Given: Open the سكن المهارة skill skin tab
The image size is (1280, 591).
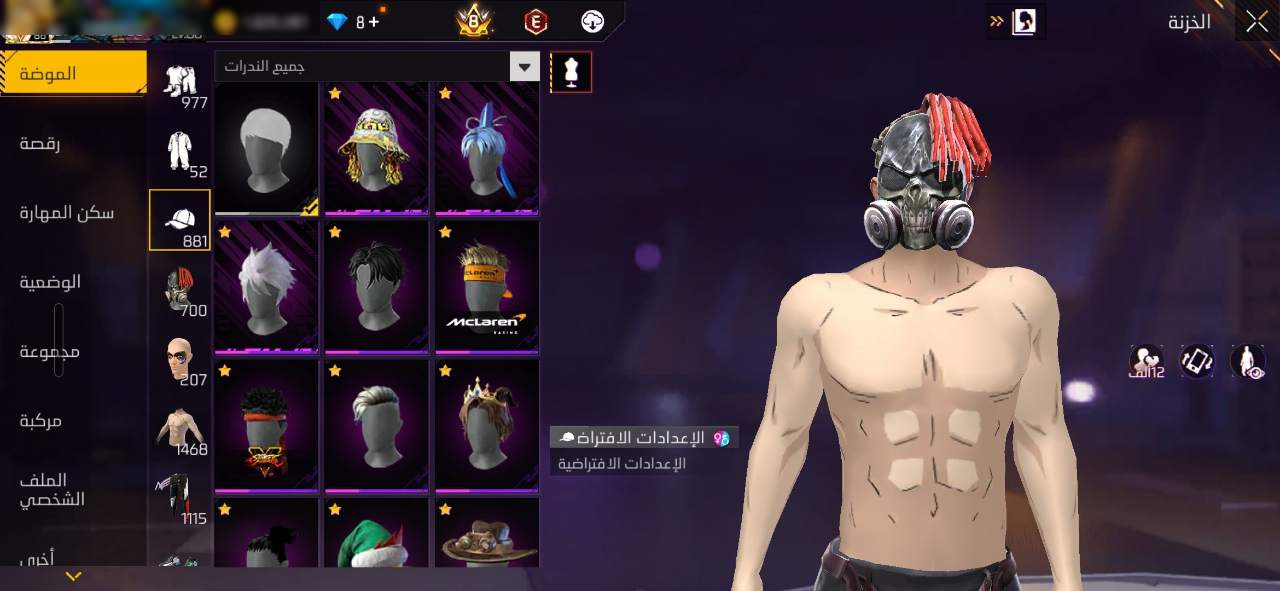Looking at the screenshot, I should (66, 212).
